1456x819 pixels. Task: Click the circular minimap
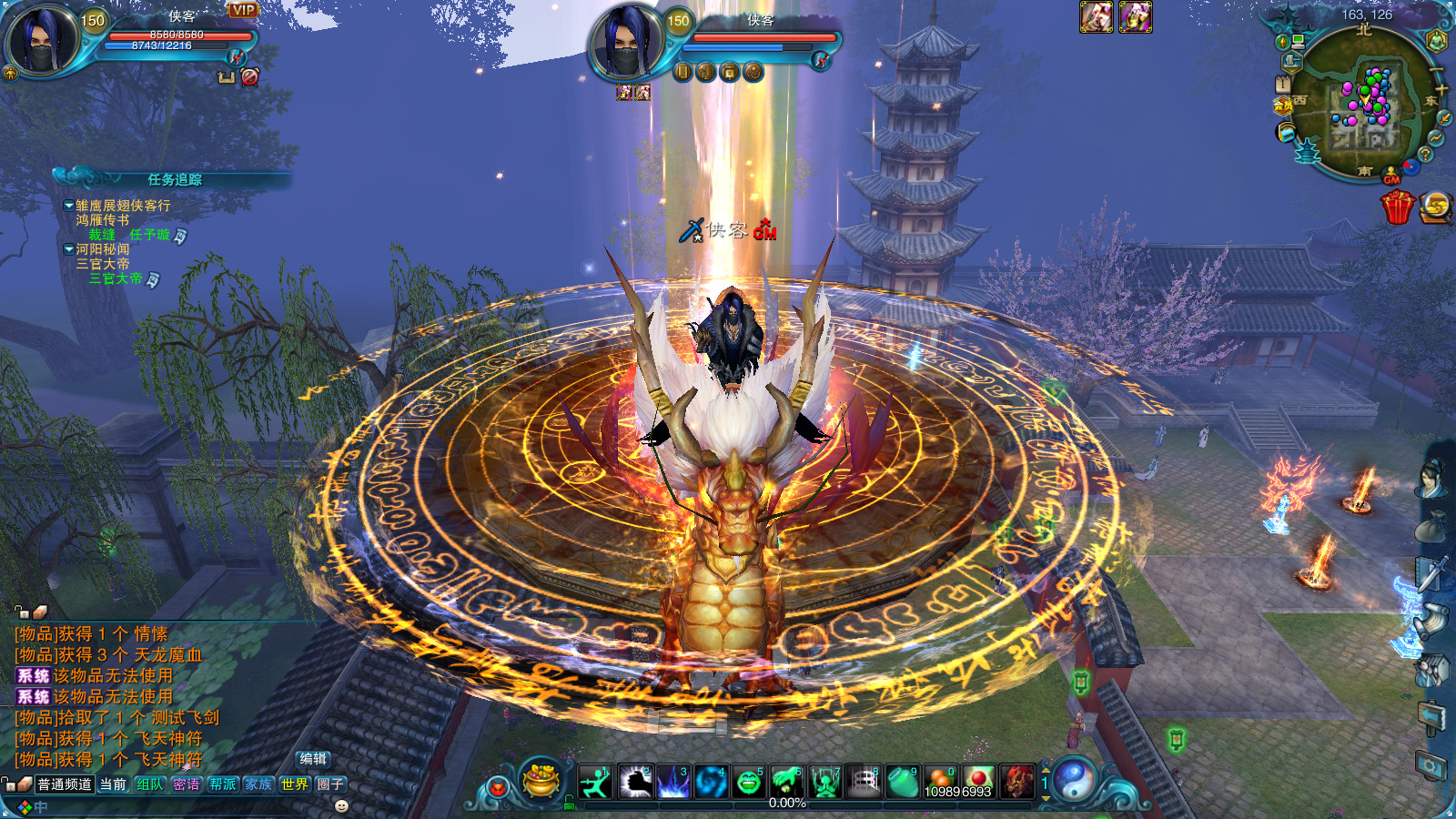coord(1365,105)
